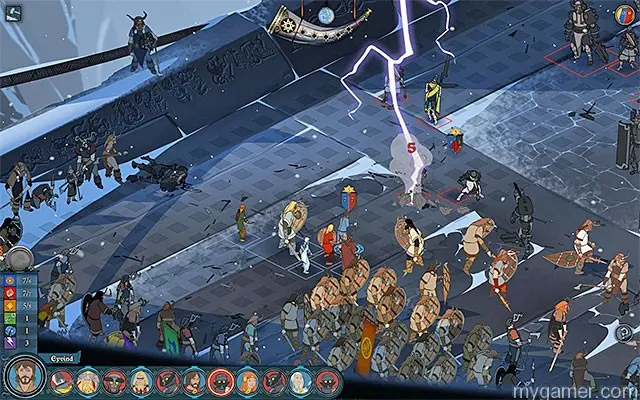Pick the blond horned varl turn-order portrait
Screen dimensions: 640x400
(x=88, y=381)
